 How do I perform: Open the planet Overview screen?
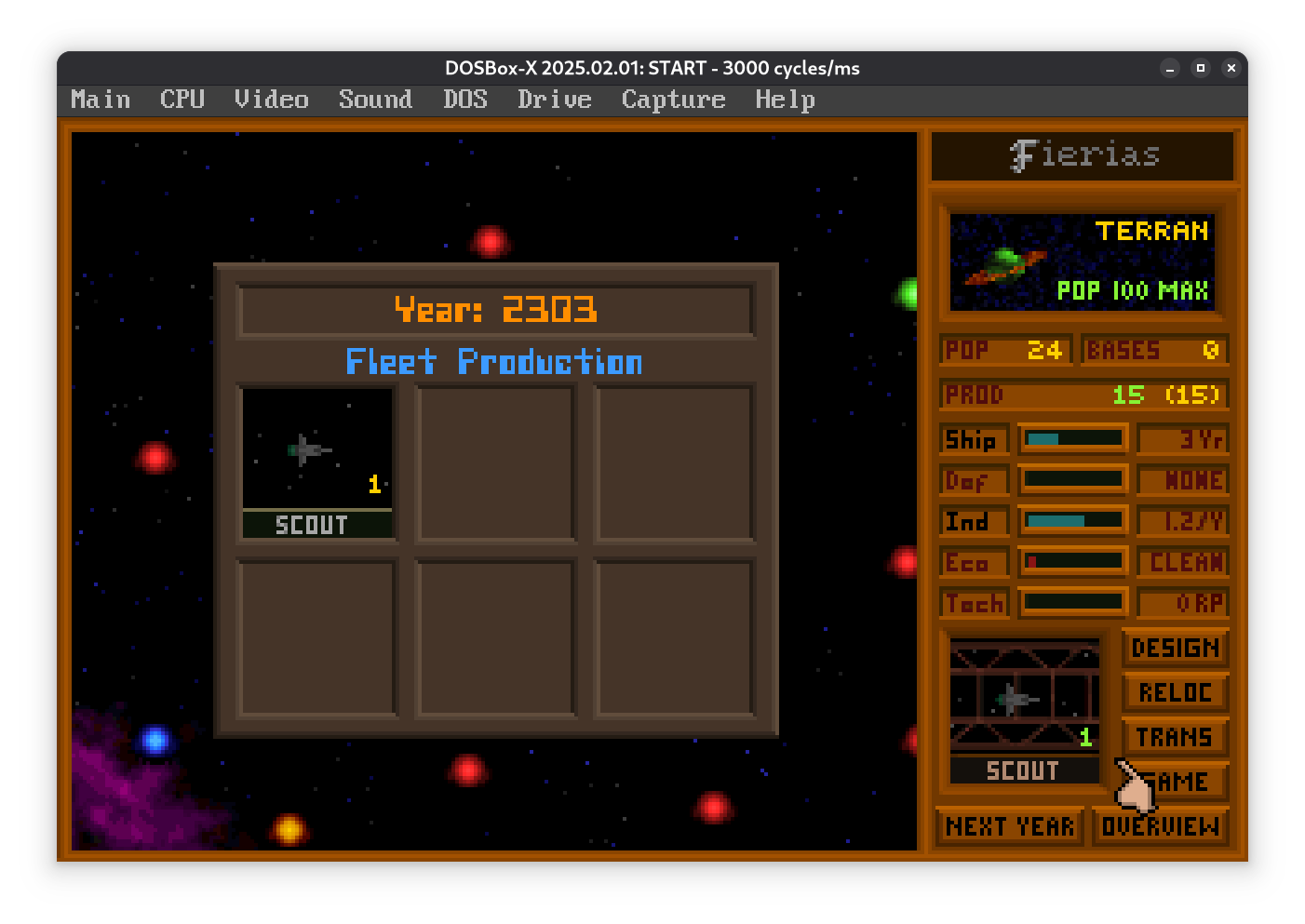click(1160, 826)
